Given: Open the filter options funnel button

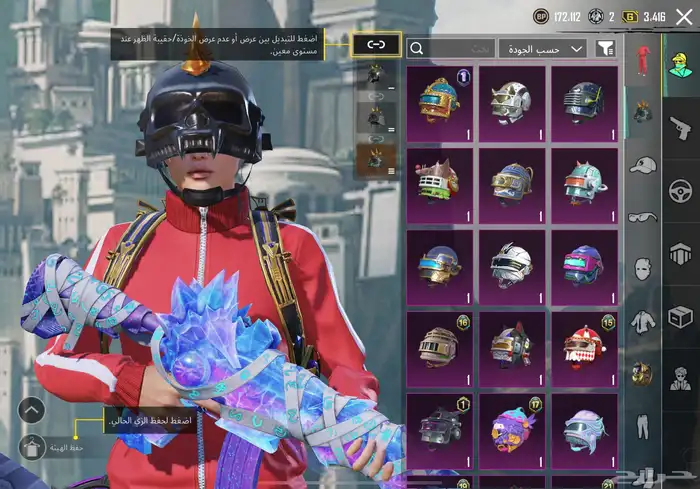Looking at the screenshot, I should pos(605,48).
